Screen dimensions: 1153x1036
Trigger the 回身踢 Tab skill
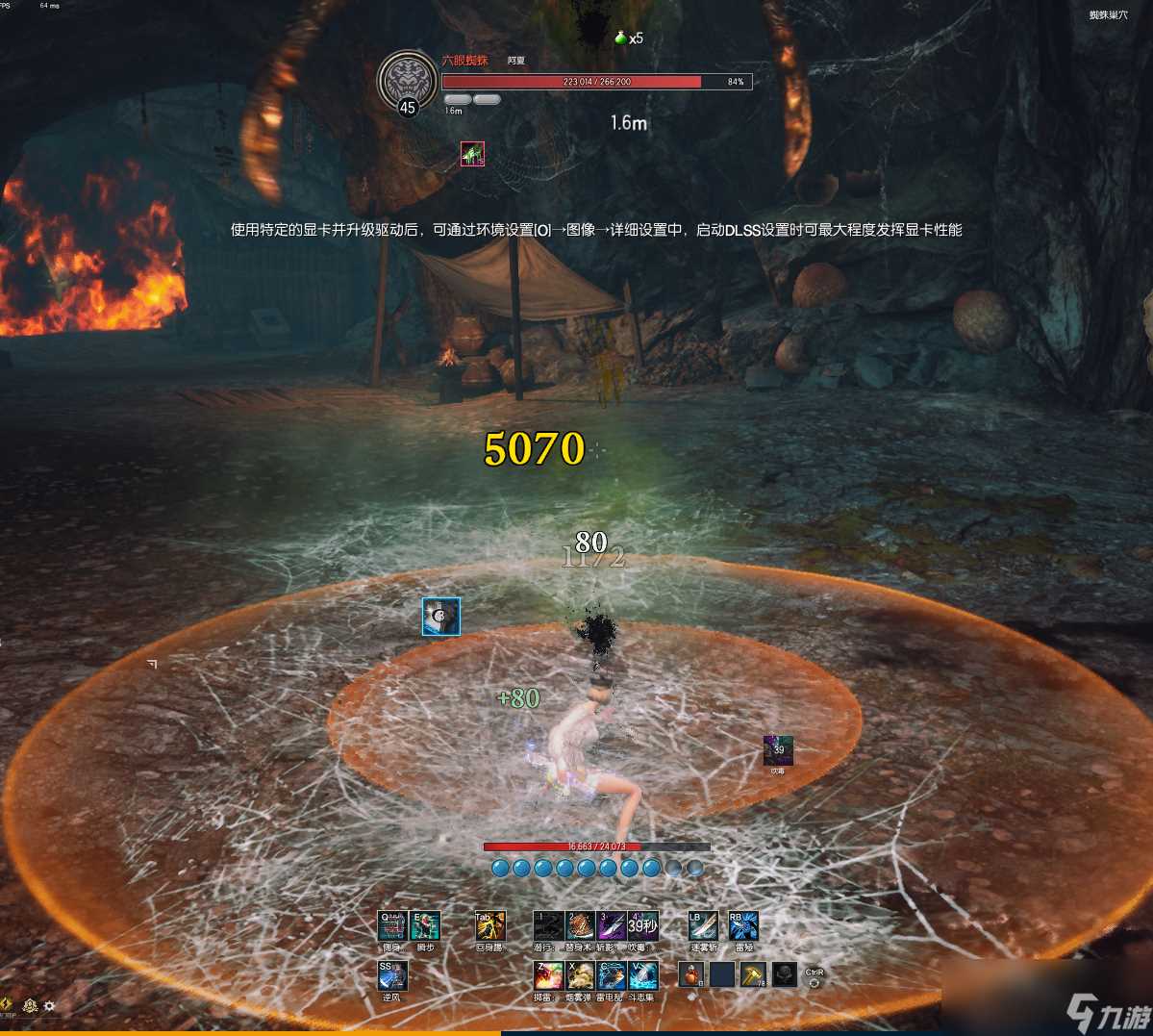[x=490, y=926]
